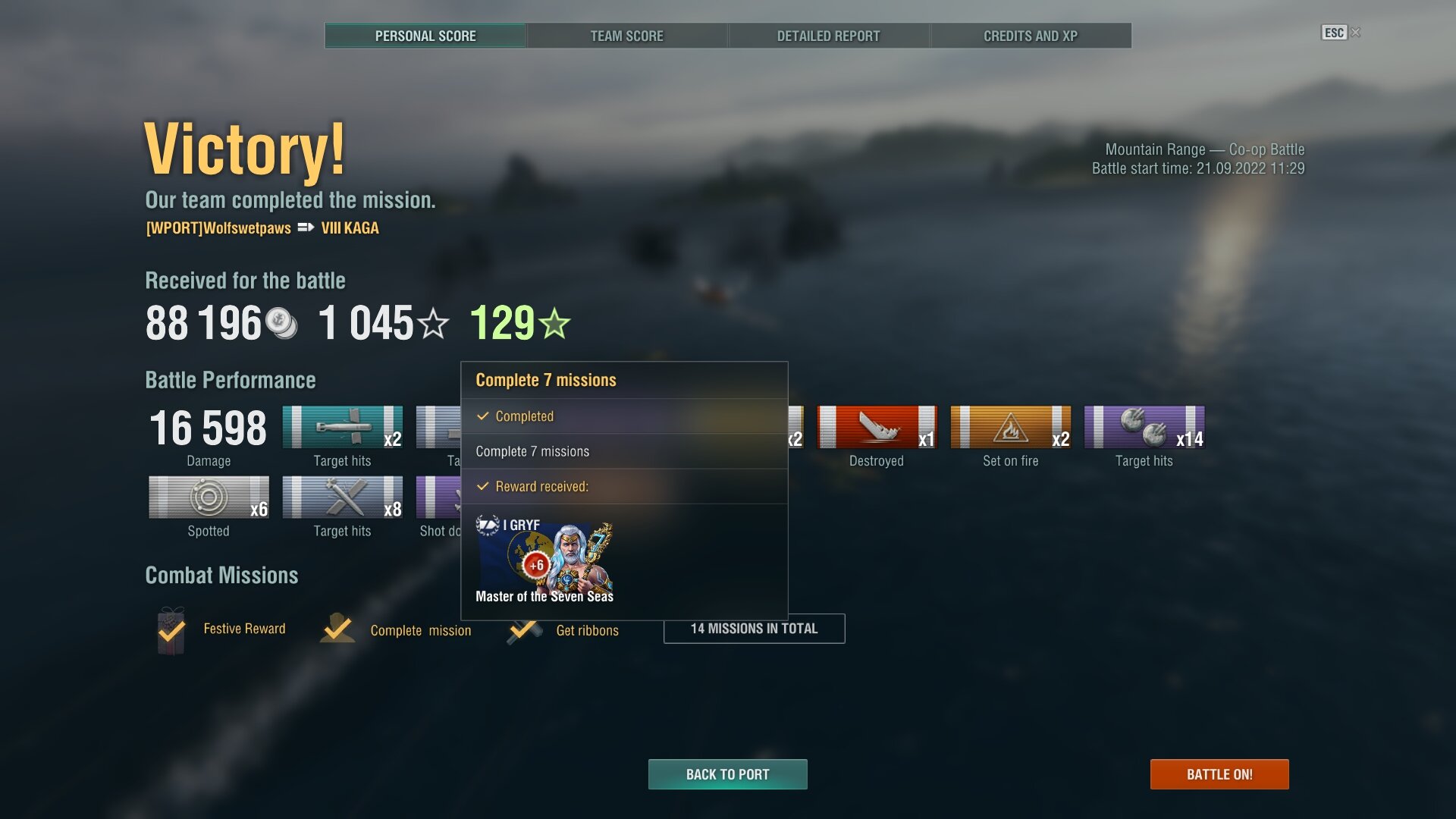
Task: Return with the Back to Port button
Action: (x=727, y=774)
